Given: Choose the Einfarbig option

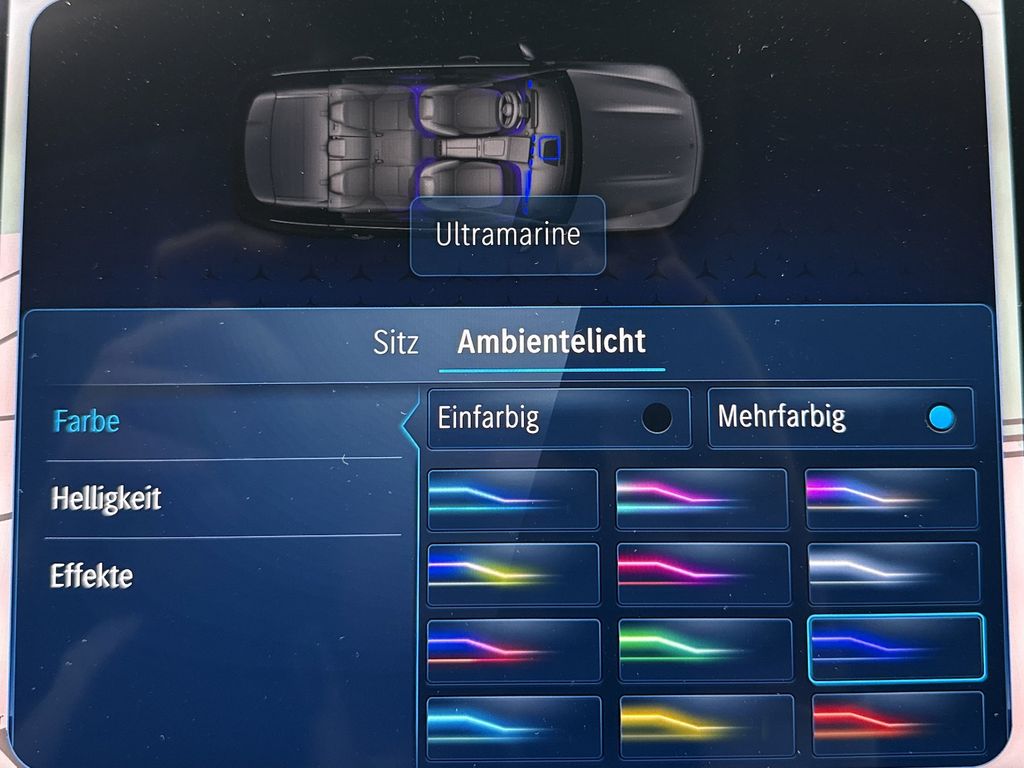Looking at the screenshot, I should [558, 417].
